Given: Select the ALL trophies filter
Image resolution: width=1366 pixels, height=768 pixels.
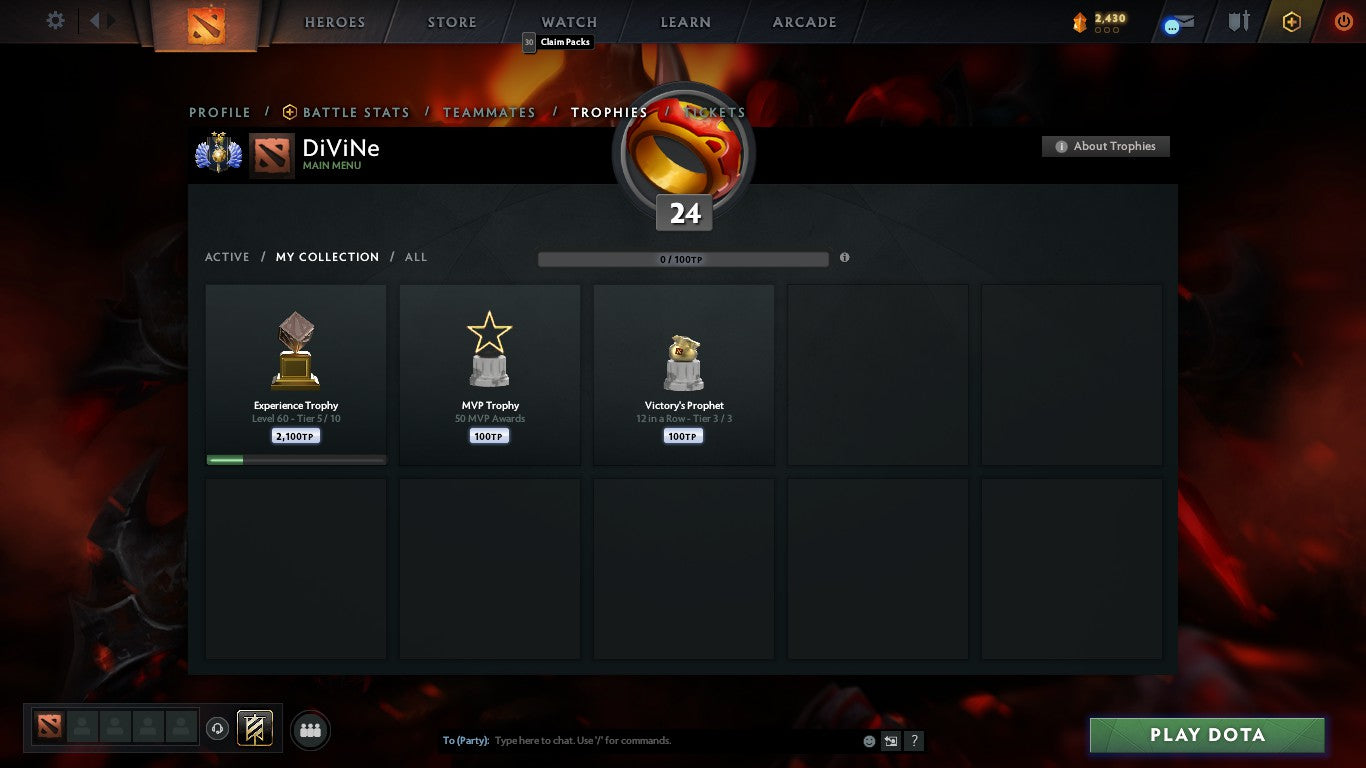Looking at the screenshot, I should (x=416, y=257).
